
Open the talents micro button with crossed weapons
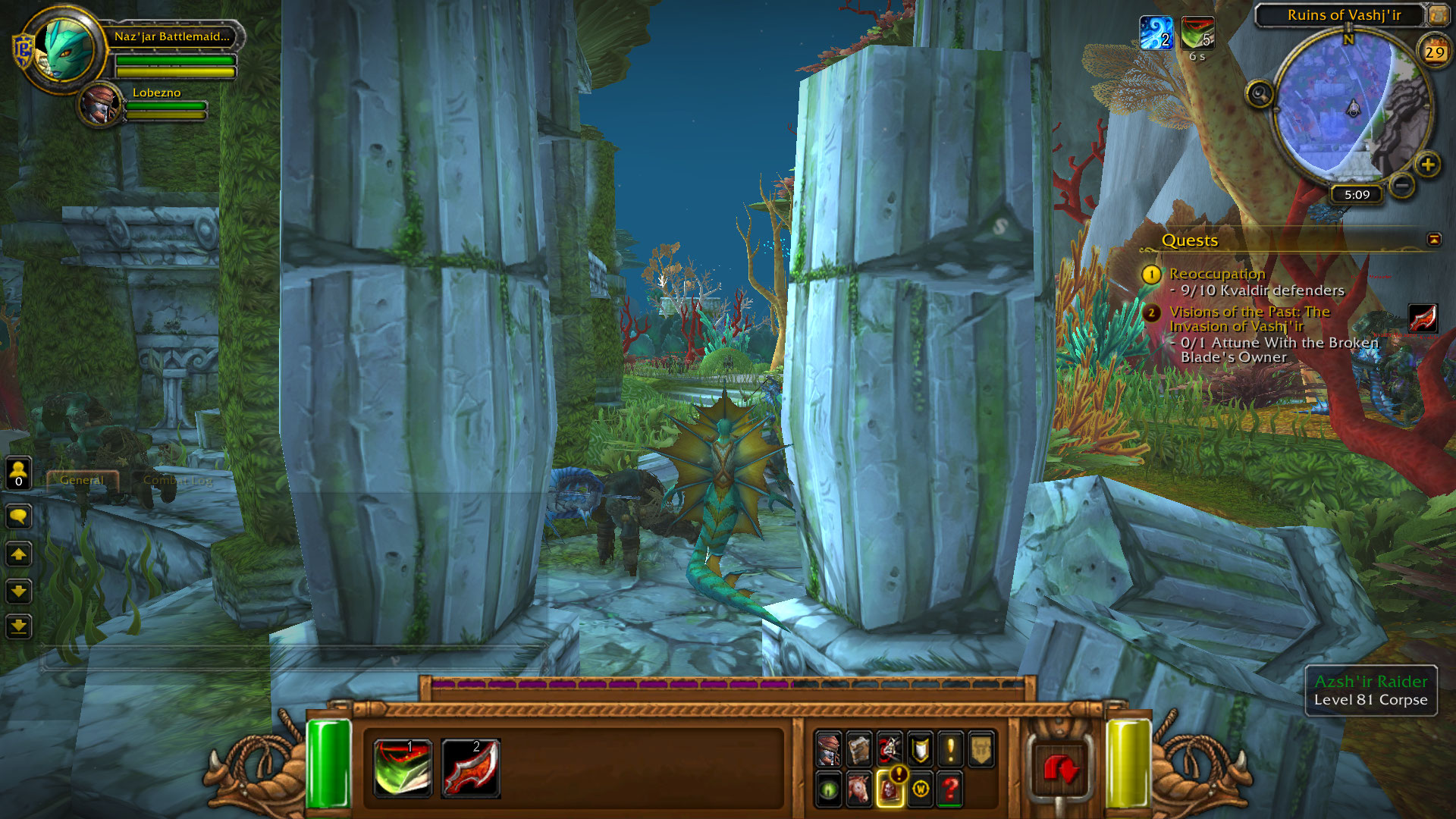click(x=890, y=749)
